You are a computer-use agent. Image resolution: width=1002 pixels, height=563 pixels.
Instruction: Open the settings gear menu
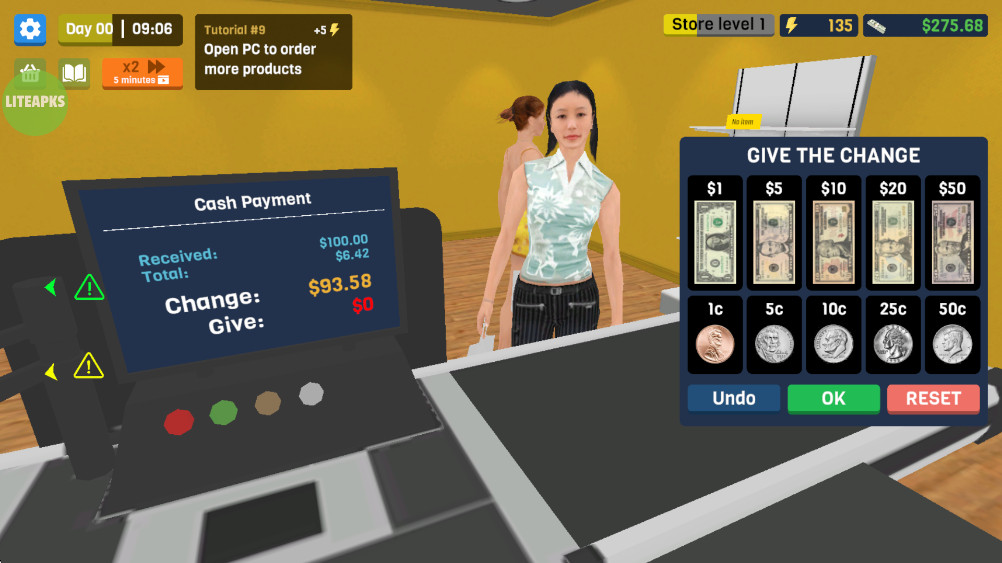30,29
